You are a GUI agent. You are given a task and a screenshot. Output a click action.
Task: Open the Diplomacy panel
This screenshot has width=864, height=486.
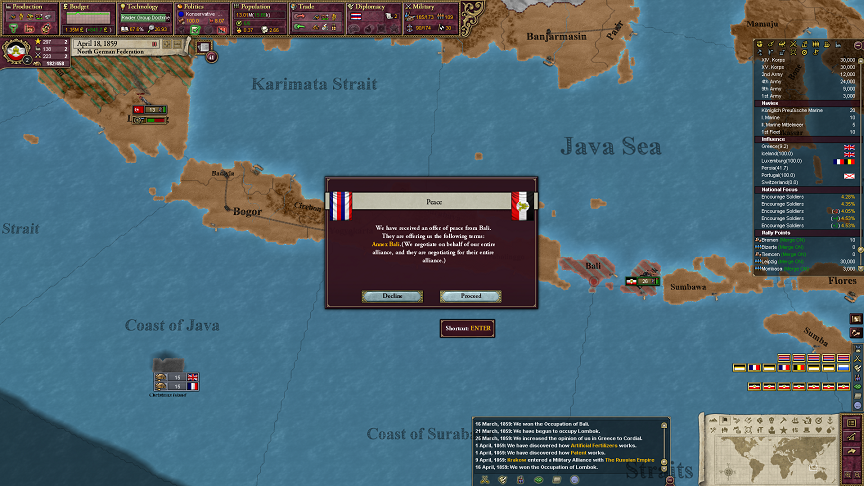click(375, 6)
